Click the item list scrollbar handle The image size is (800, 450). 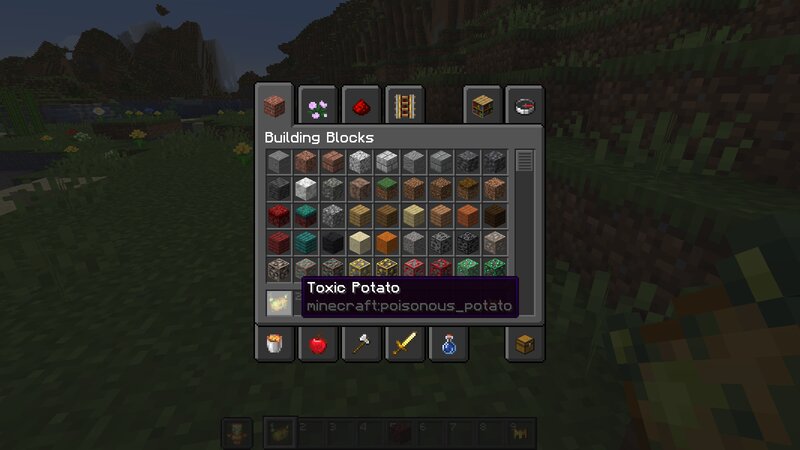point(525,160)
